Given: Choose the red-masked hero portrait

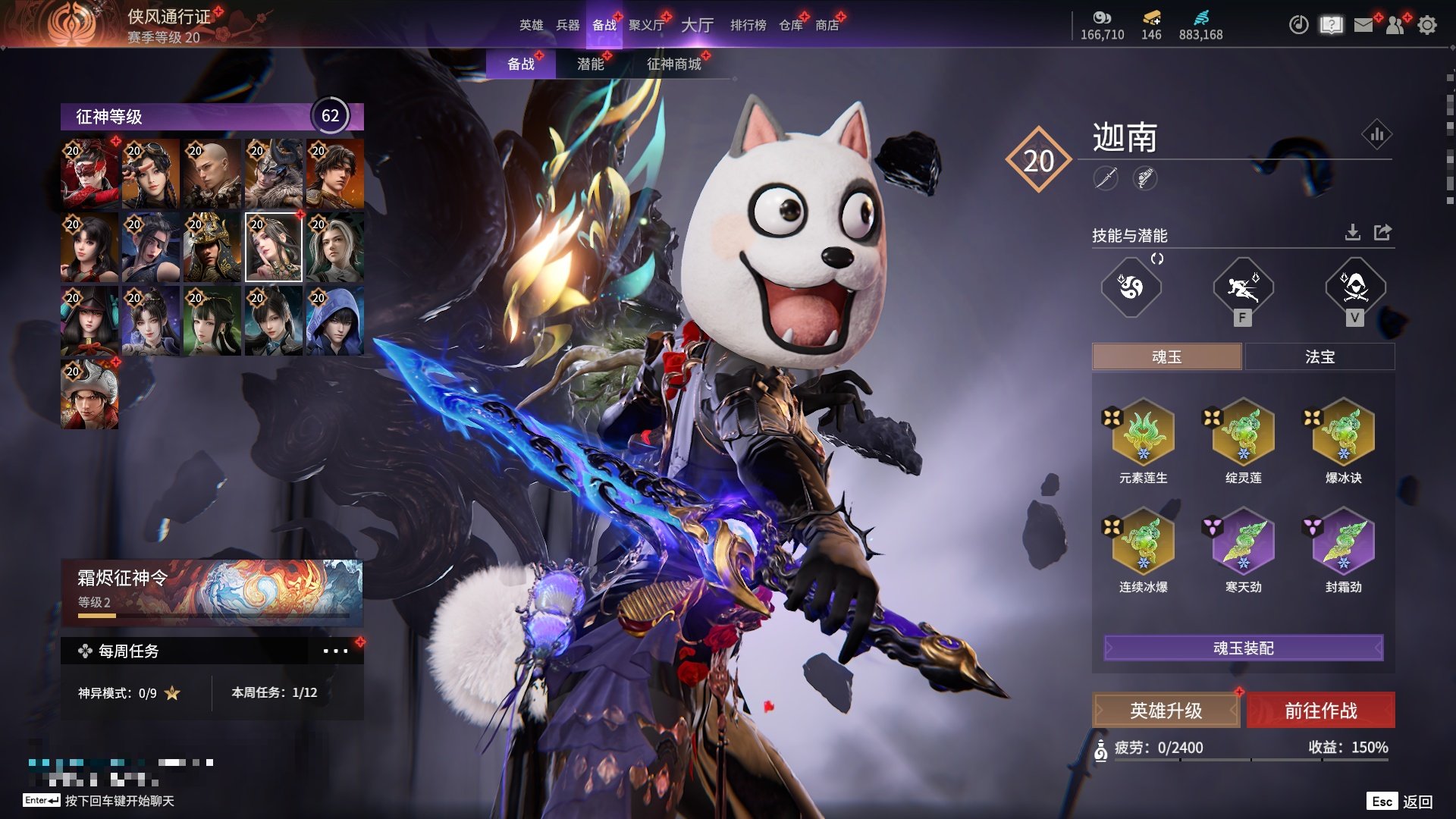Looking at the screenshot, I should click(x=89, y=174).
